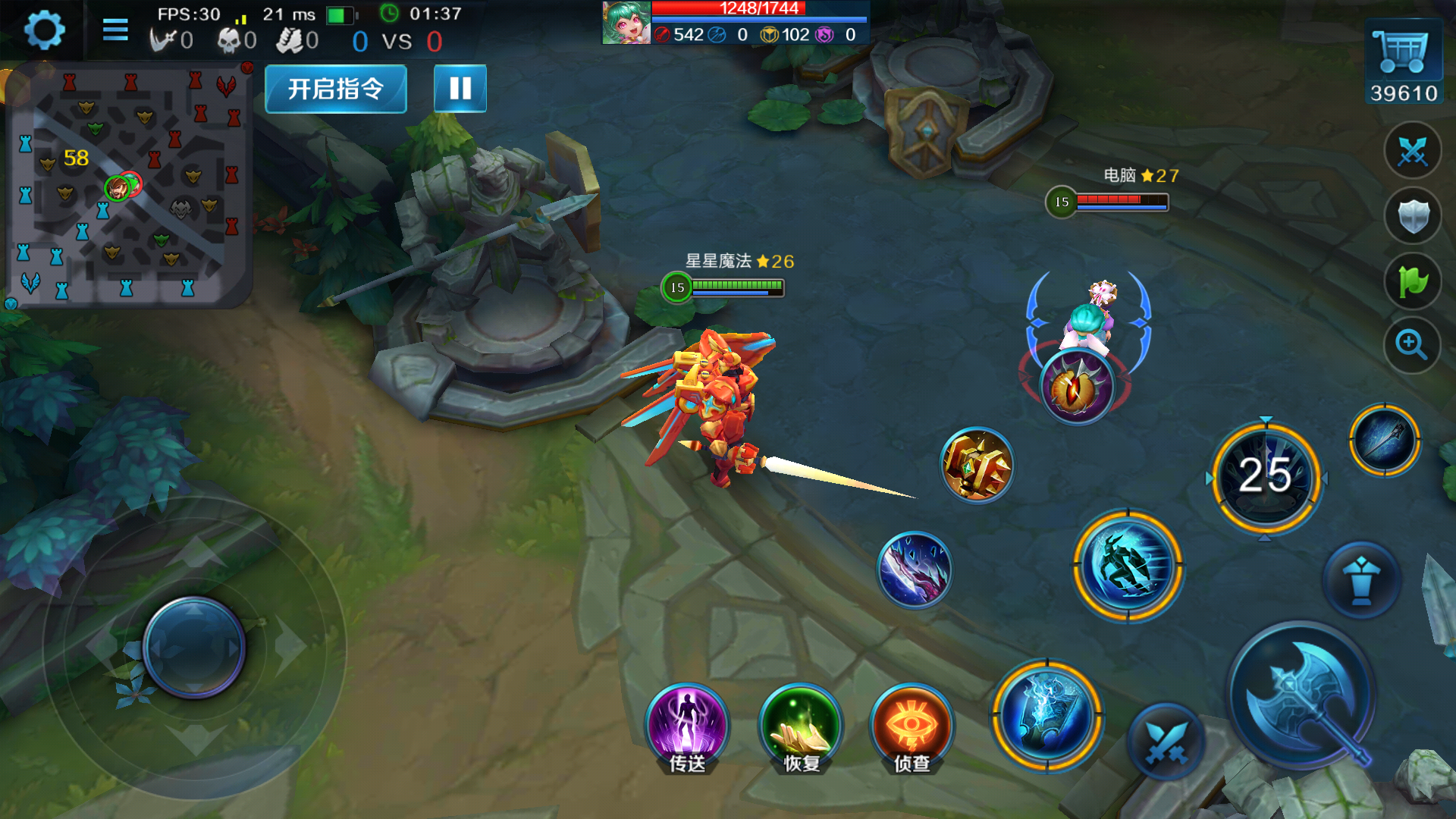
Task: Use the 恢复 heal spell
Action: pyautogui.click(x=801, y=726)
